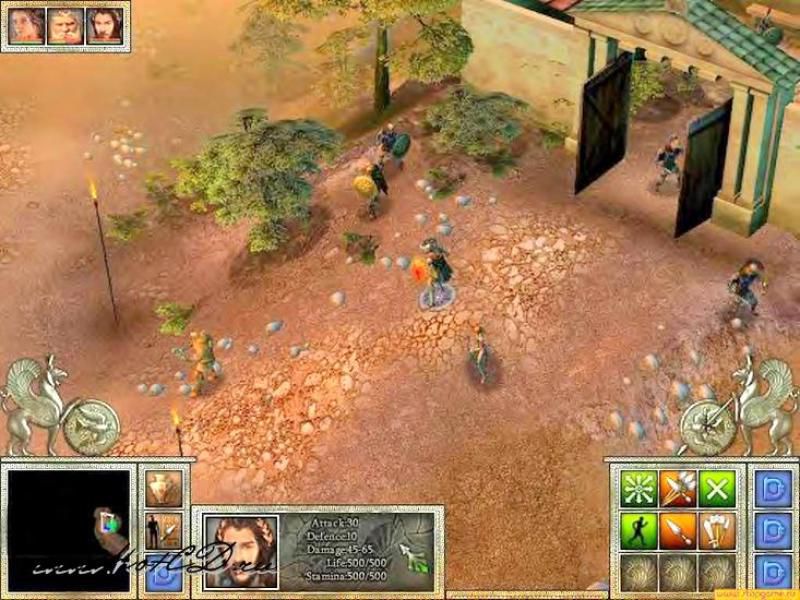Choose the multiple spears attack ability
Screen dimensions: 800x600
click(x=677, y=488)
